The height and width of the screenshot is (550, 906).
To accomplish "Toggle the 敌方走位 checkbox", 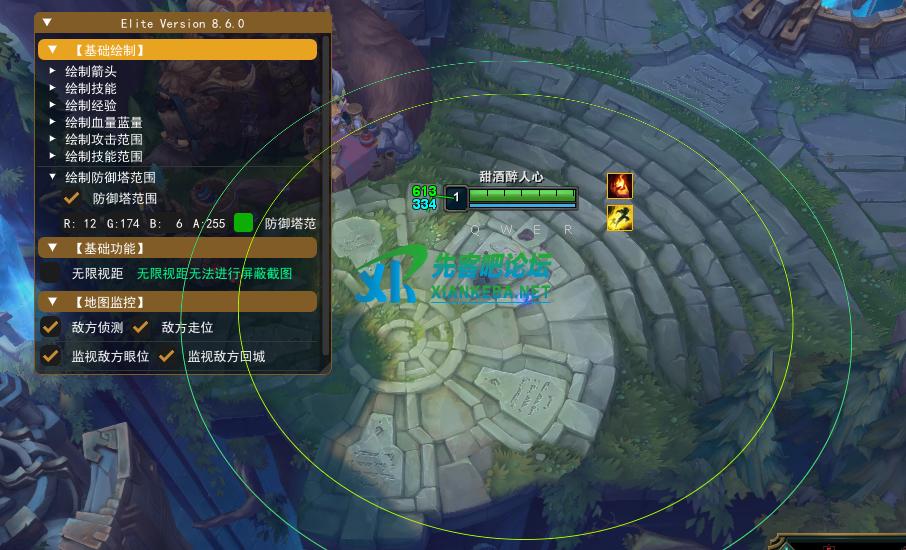I will 141,327.
